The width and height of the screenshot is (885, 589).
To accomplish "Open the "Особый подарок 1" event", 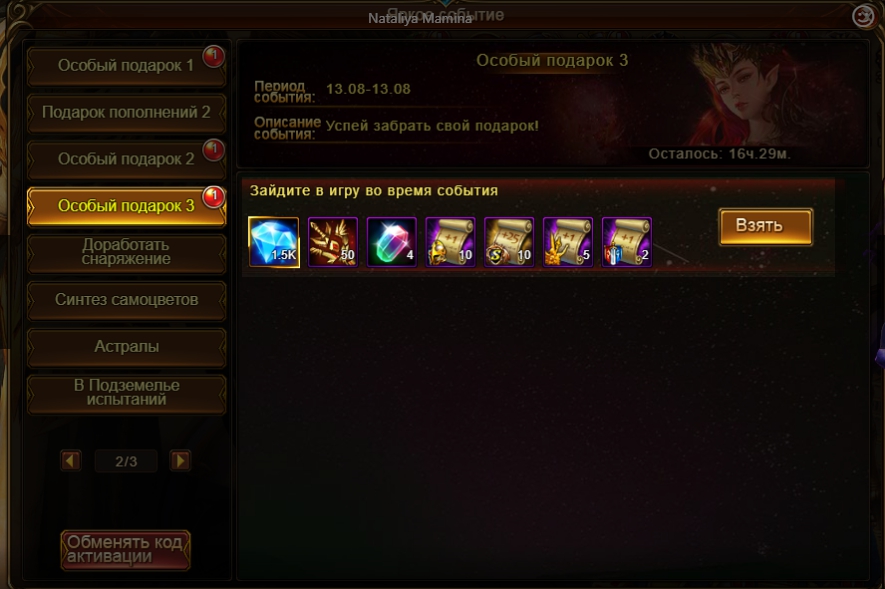I will coord(126,66).
